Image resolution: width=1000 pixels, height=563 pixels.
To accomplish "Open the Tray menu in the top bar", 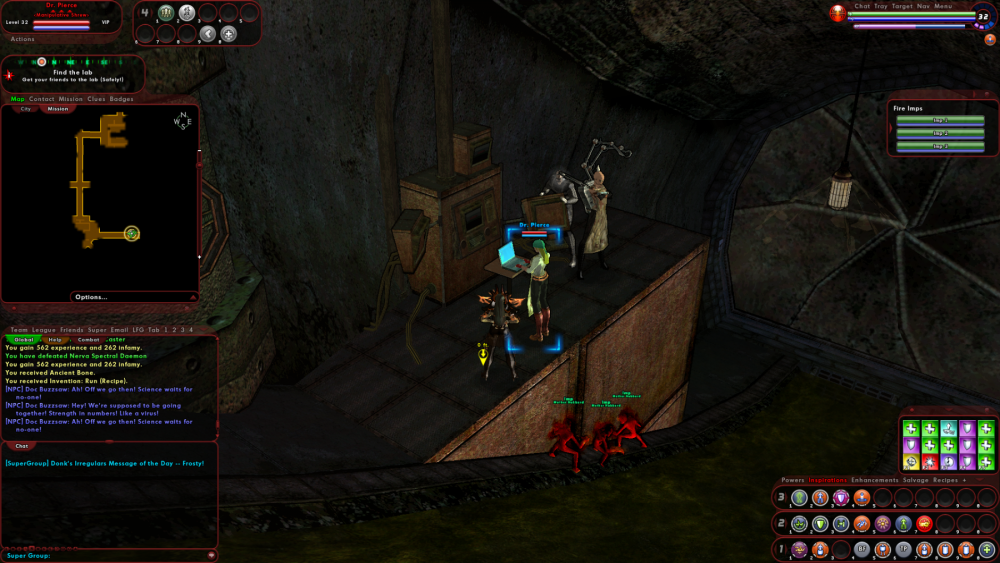I will coord(881,6).
